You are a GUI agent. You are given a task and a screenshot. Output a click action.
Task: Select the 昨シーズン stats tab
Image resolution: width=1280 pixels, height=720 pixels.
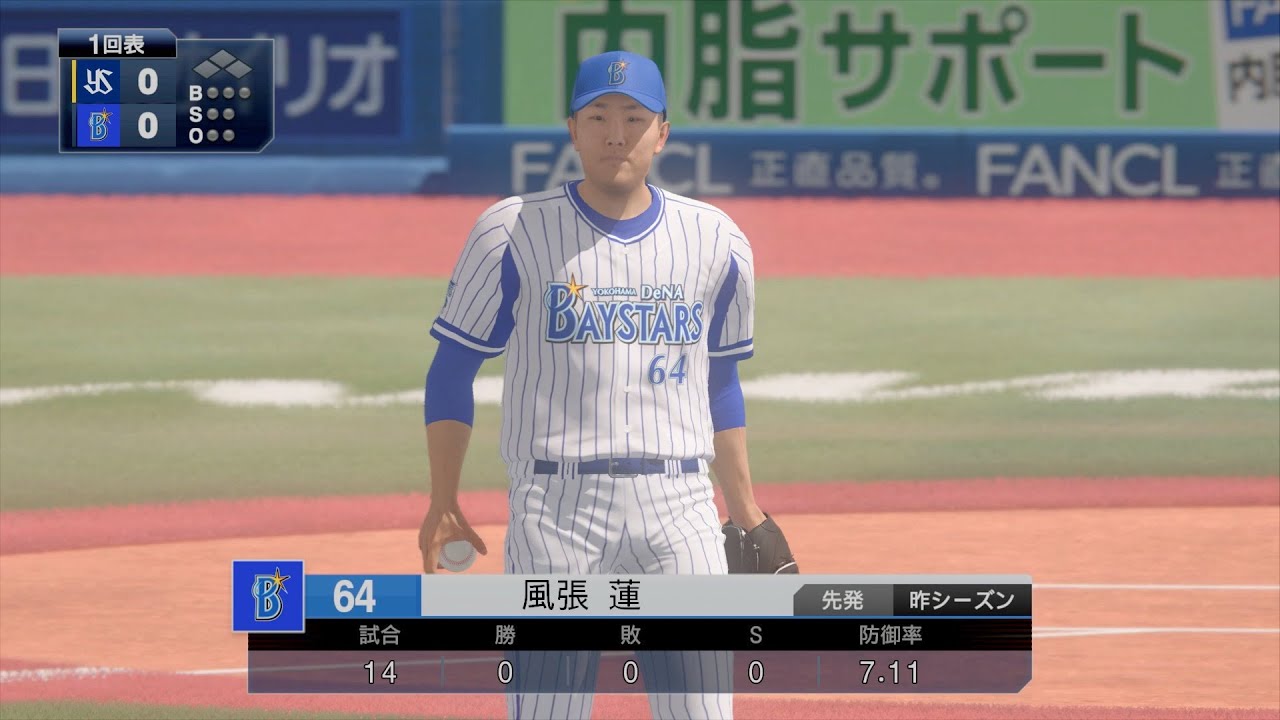point(962,600)
